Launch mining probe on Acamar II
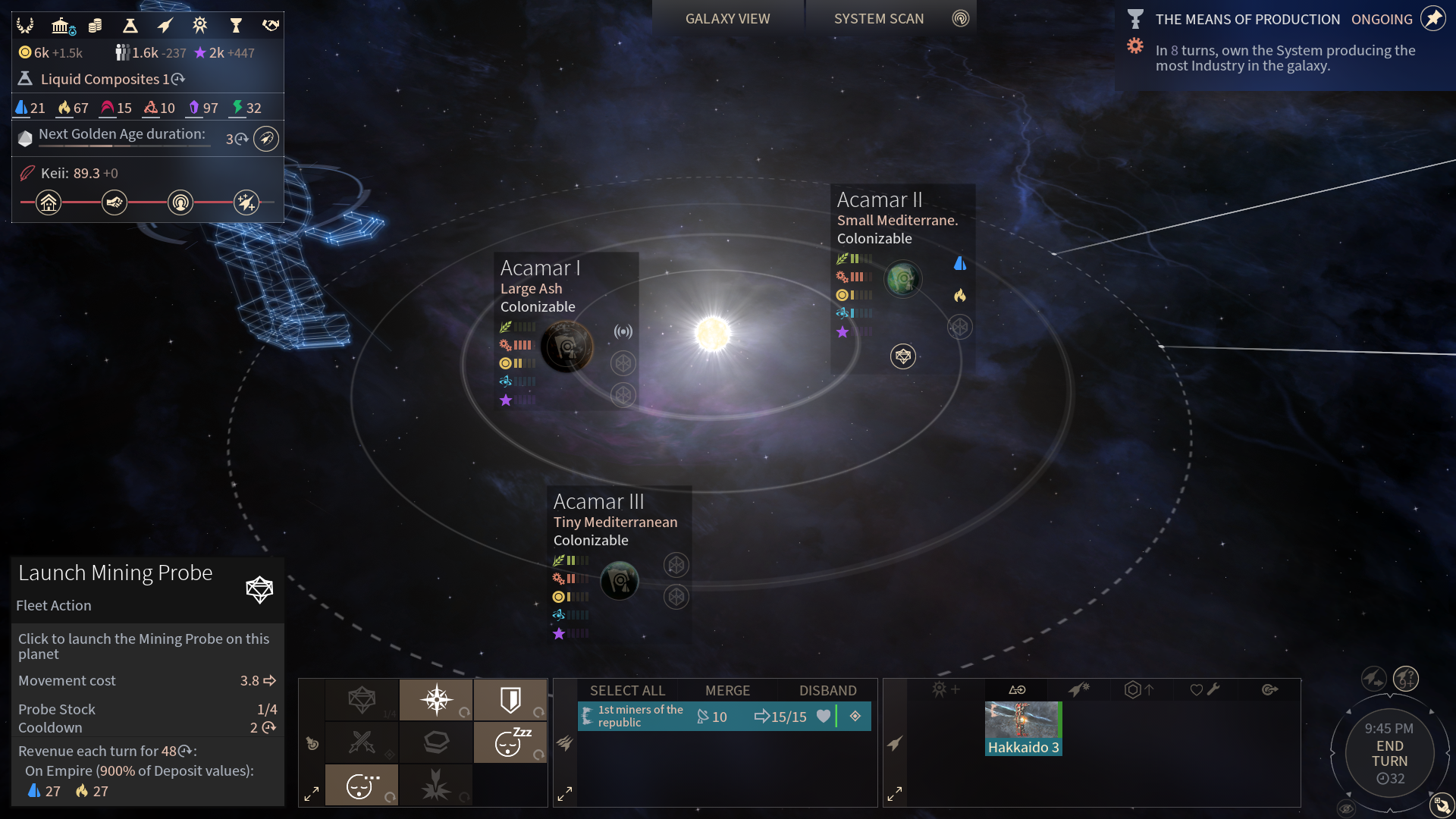The height and width of the screenshot is (819, 1456). pos(902,356)
